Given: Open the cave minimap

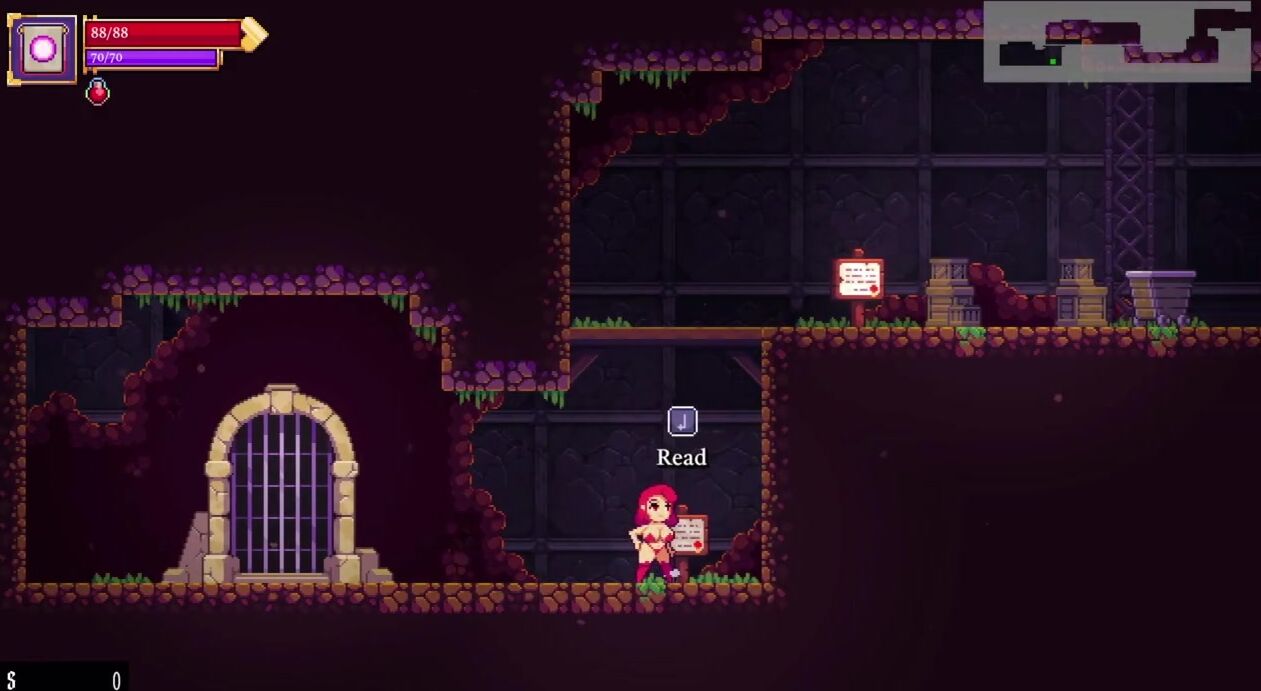Looking at the screenshot, I should (x=1117, y=42).
